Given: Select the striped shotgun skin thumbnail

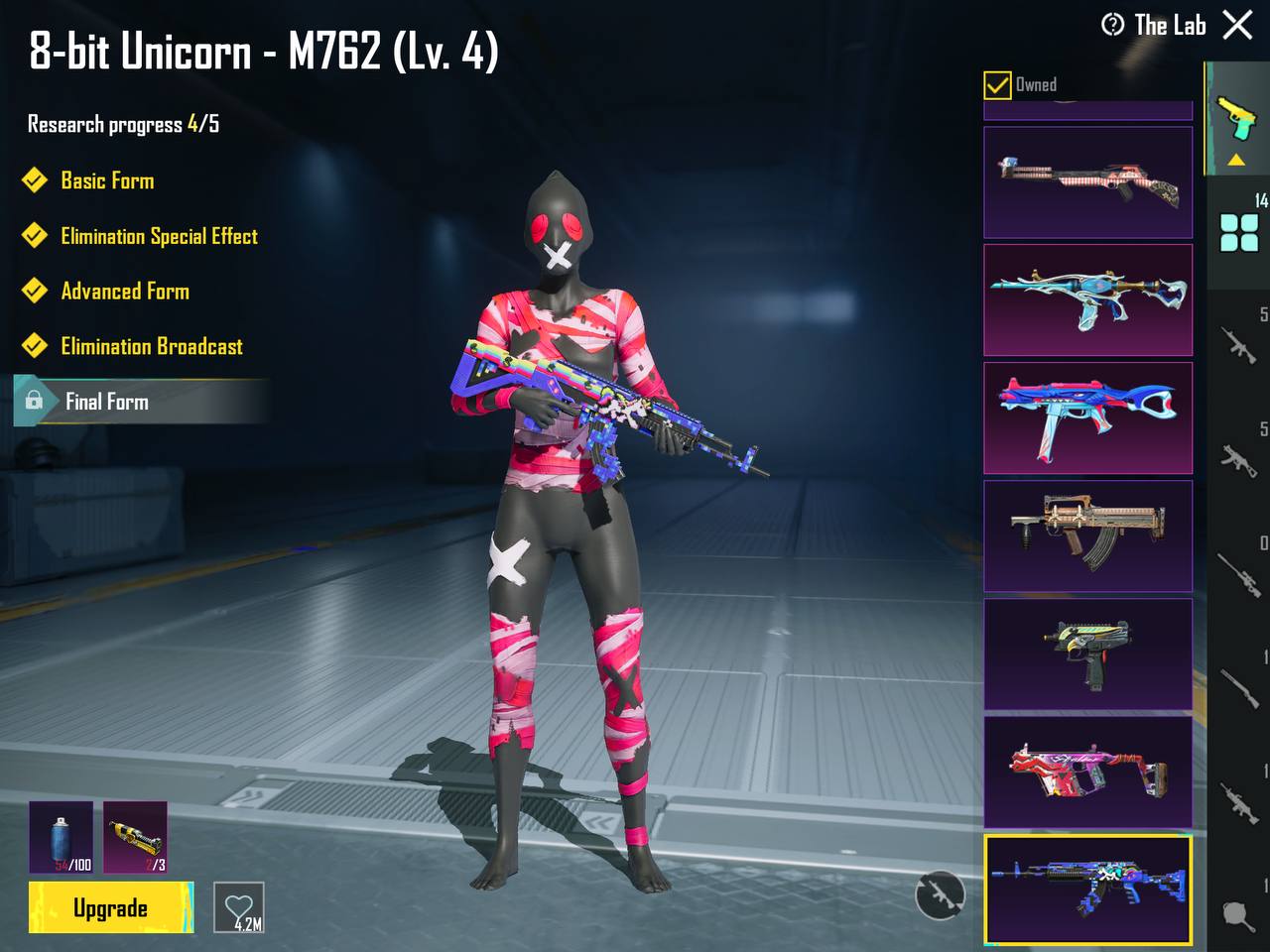Looking at the screenshot, I should click(1087, 182).
